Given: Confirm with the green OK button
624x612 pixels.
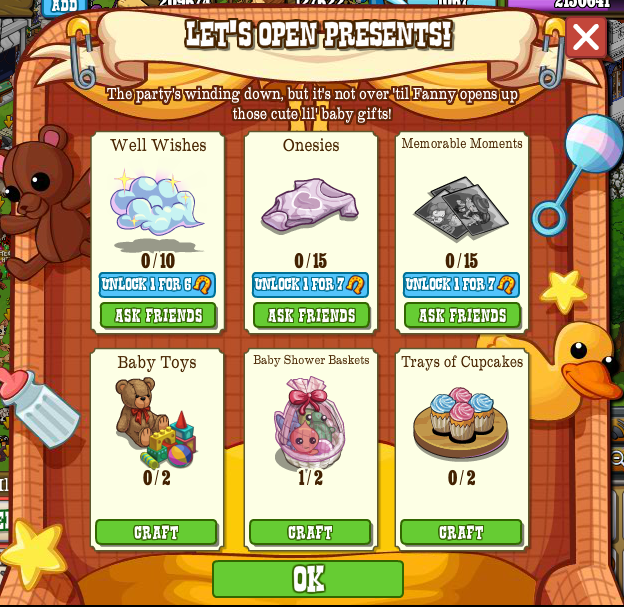Looking at the screenshot, I should point(308,579).
